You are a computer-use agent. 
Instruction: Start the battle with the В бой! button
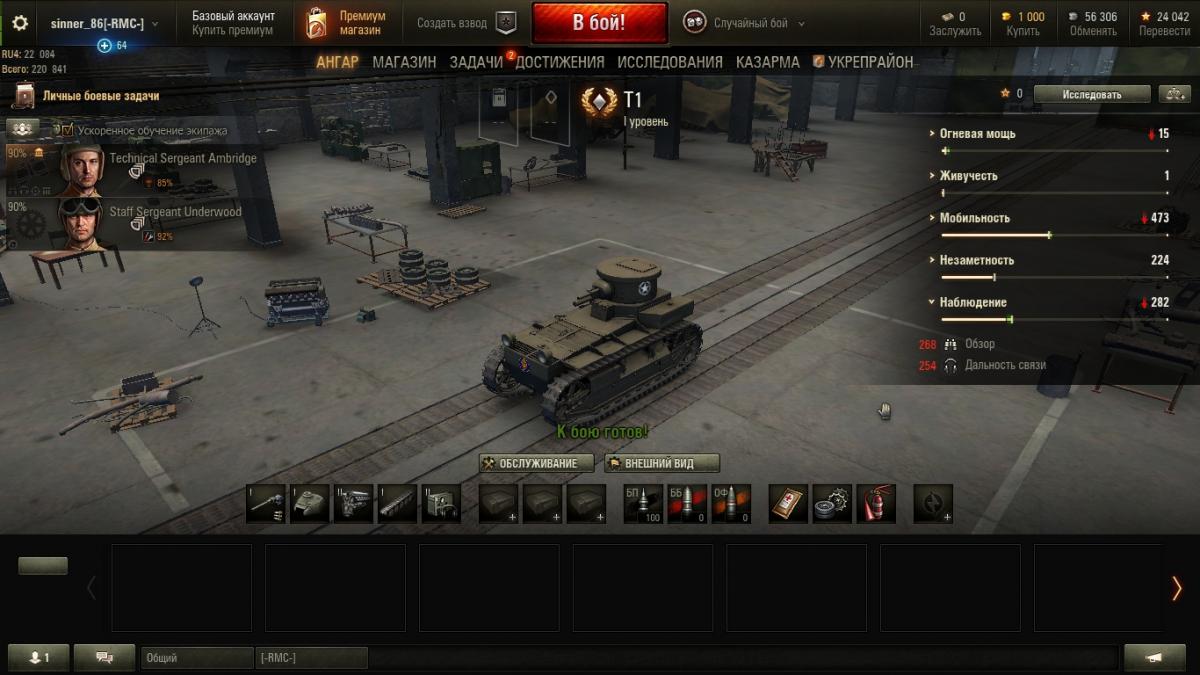tap(599, 23)
